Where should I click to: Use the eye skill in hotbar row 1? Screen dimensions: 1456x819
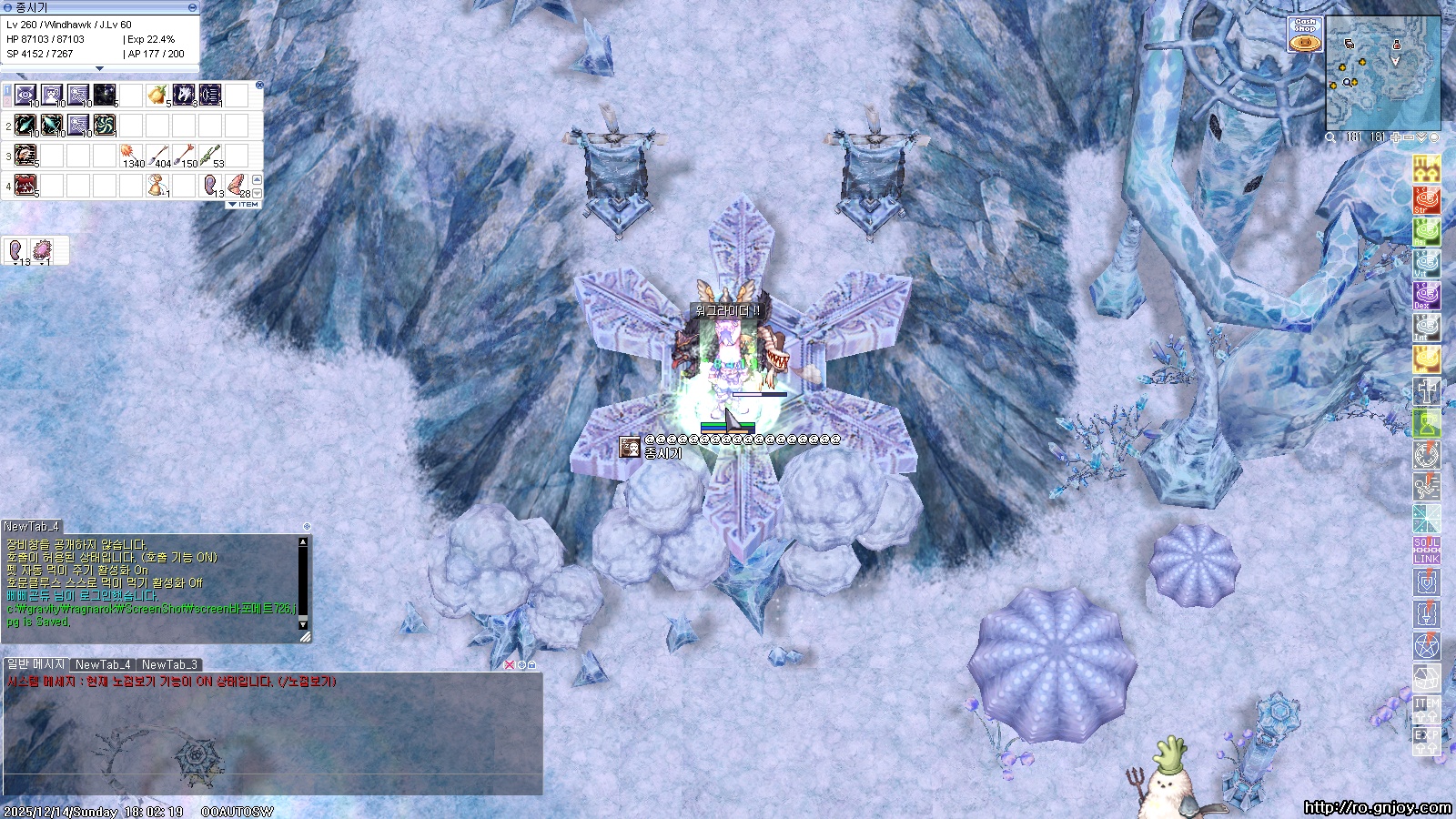[25, 95]
